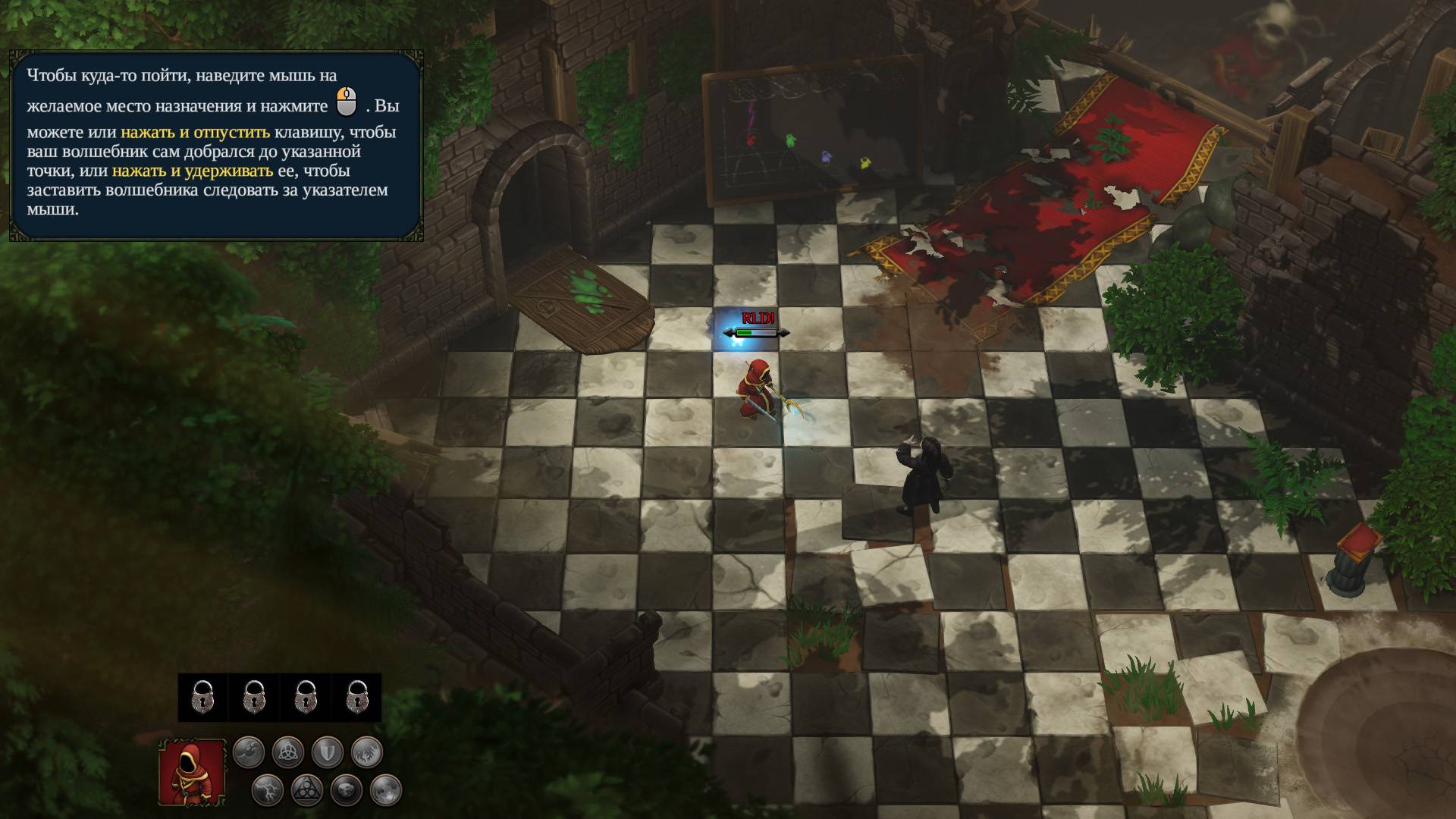Activate the lightning bolt element icon

(x=268, y=790)
